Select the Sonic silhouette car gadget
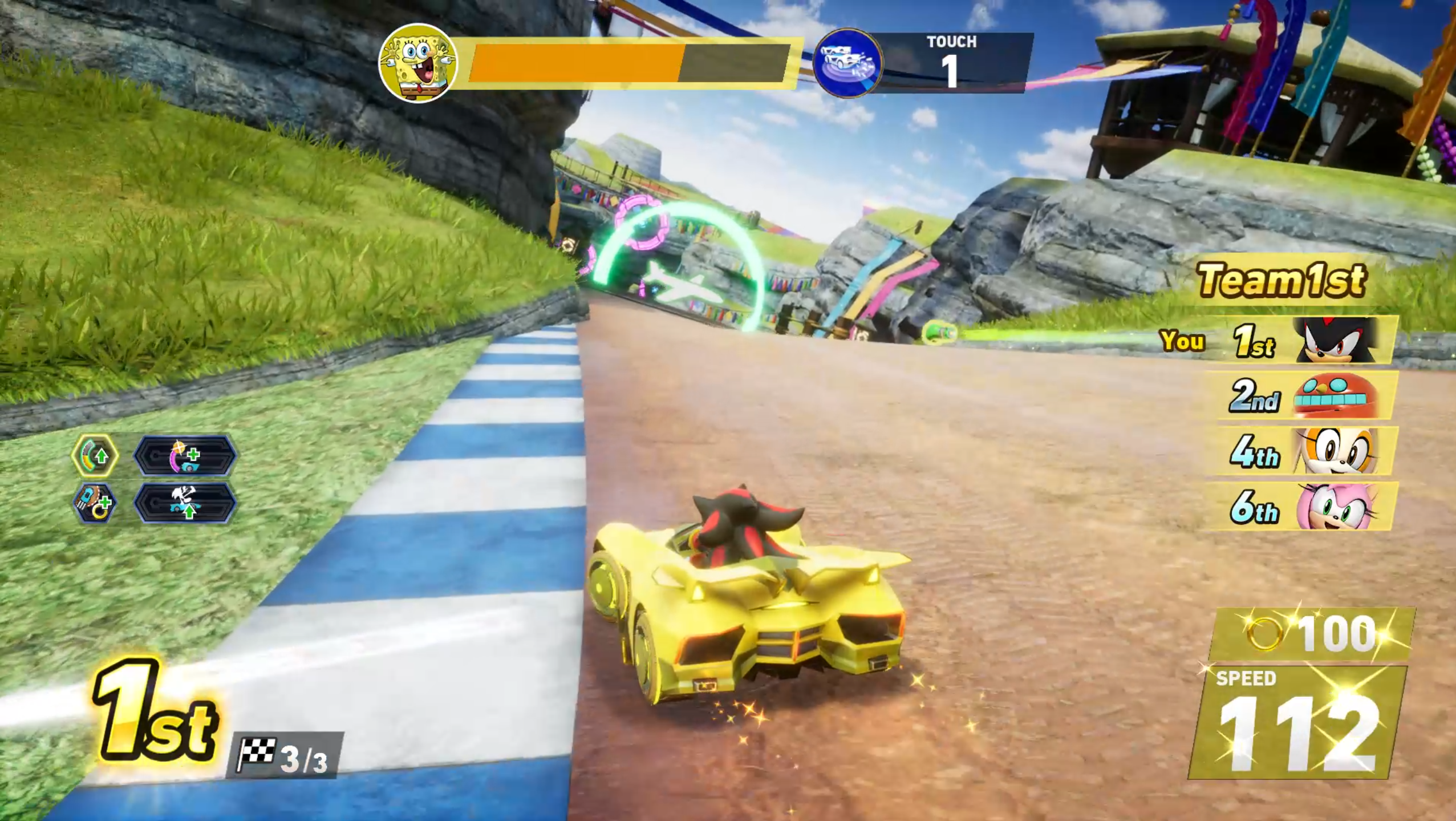This screenshot has width=1456, height=821. [x=184, y=504]
